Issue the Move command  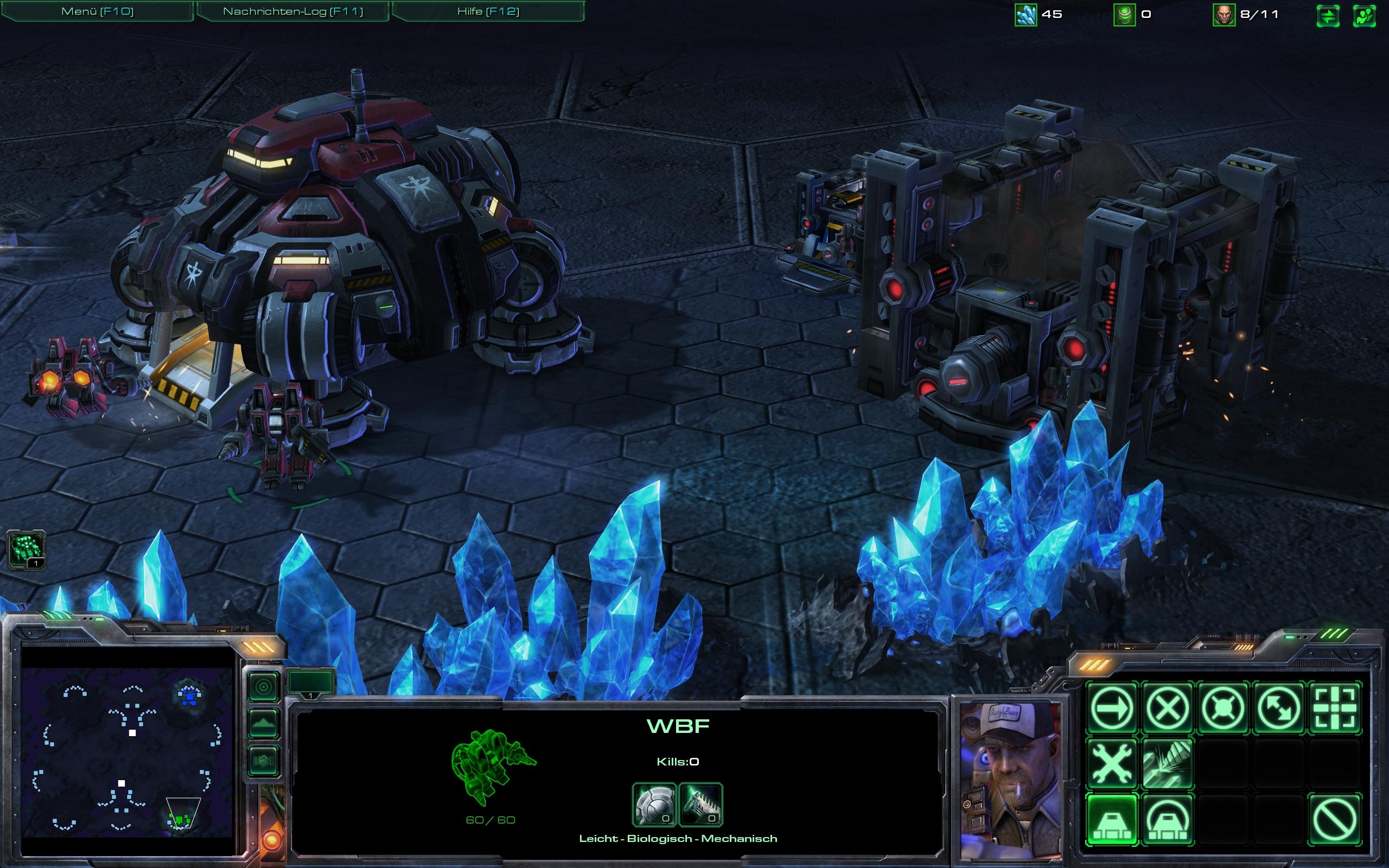tap(1112, 708)
